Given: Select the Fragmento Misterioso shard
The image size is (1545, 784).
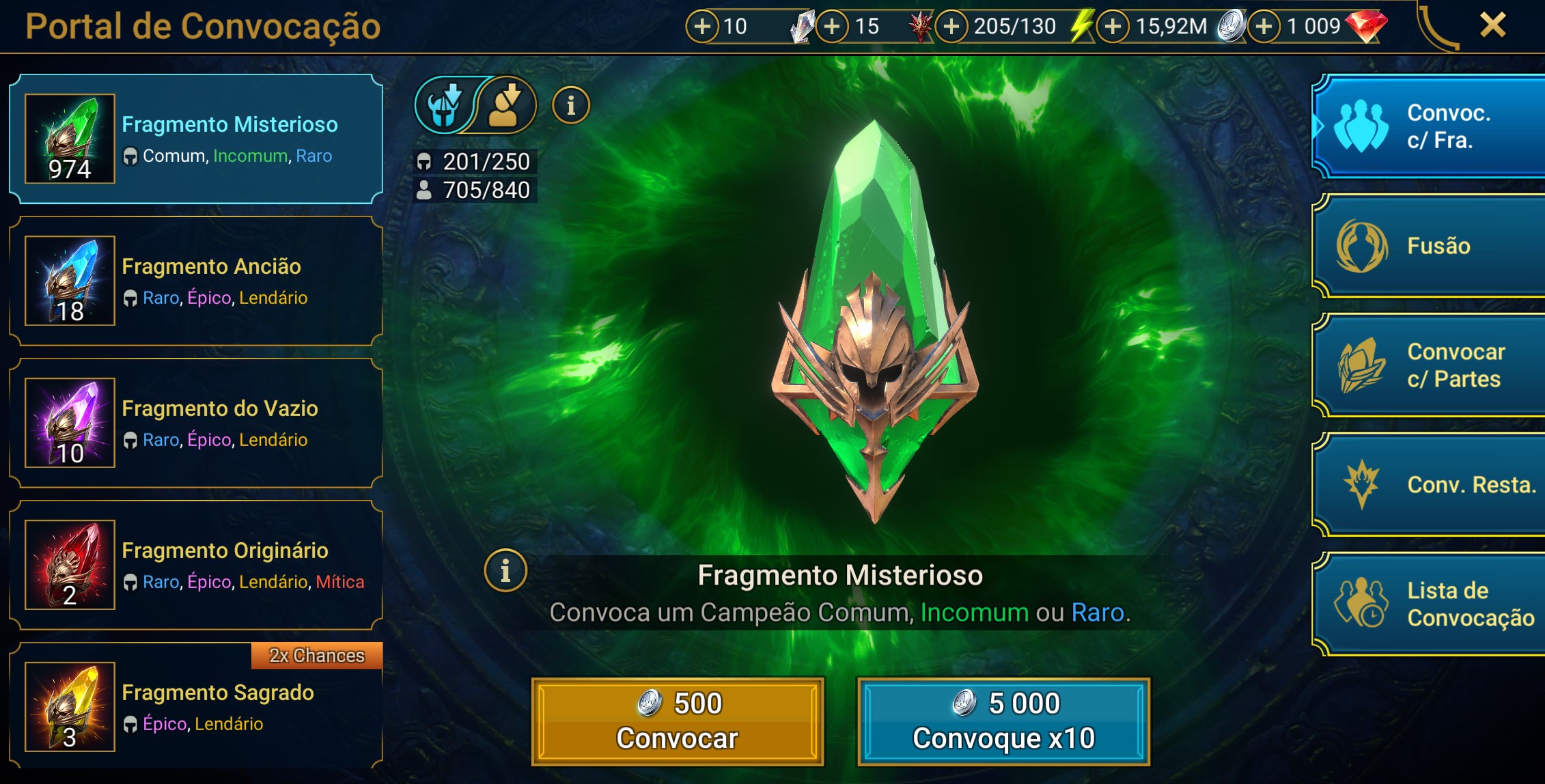Looking at the screenshot, I should click(x=195, y=139).
